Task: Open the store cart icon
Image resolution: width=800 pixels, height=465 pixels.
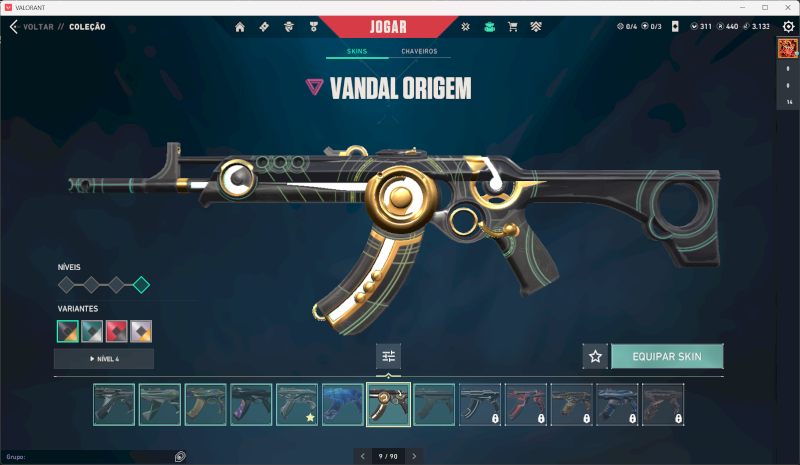Action: 513,27
